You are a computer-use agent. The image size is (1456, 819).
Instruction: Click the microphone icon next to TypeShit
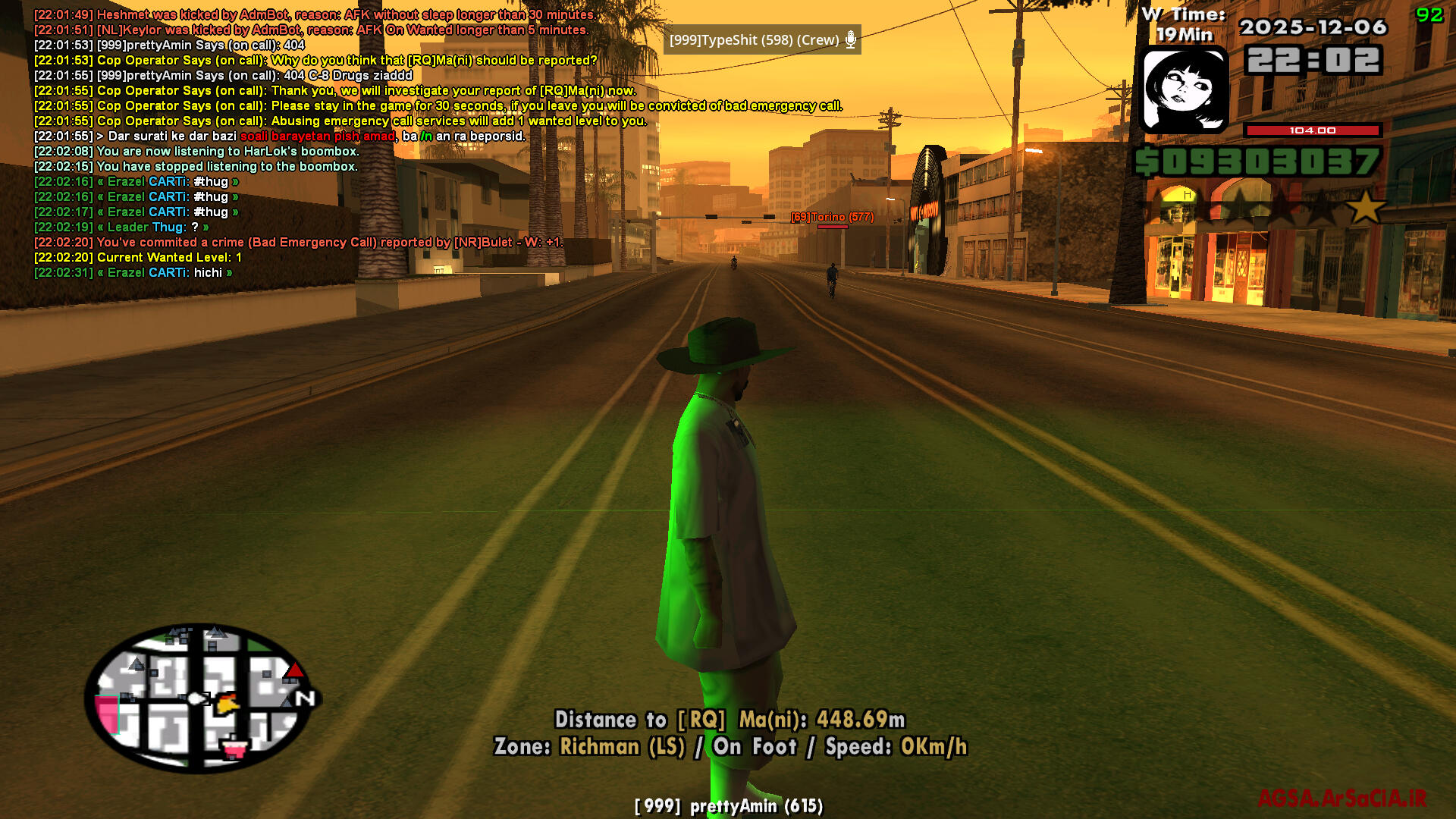(x=851, y=39)
